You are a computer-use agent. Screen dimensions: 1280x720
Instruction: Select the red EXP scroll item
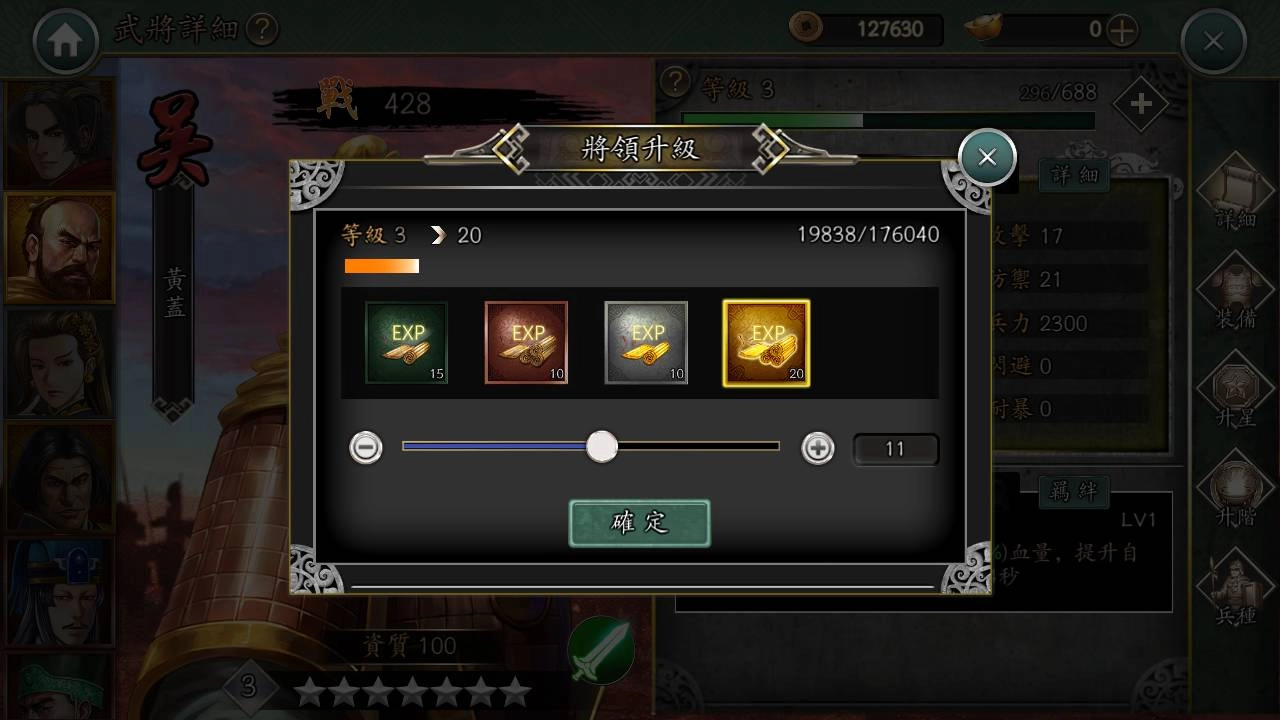526,343
